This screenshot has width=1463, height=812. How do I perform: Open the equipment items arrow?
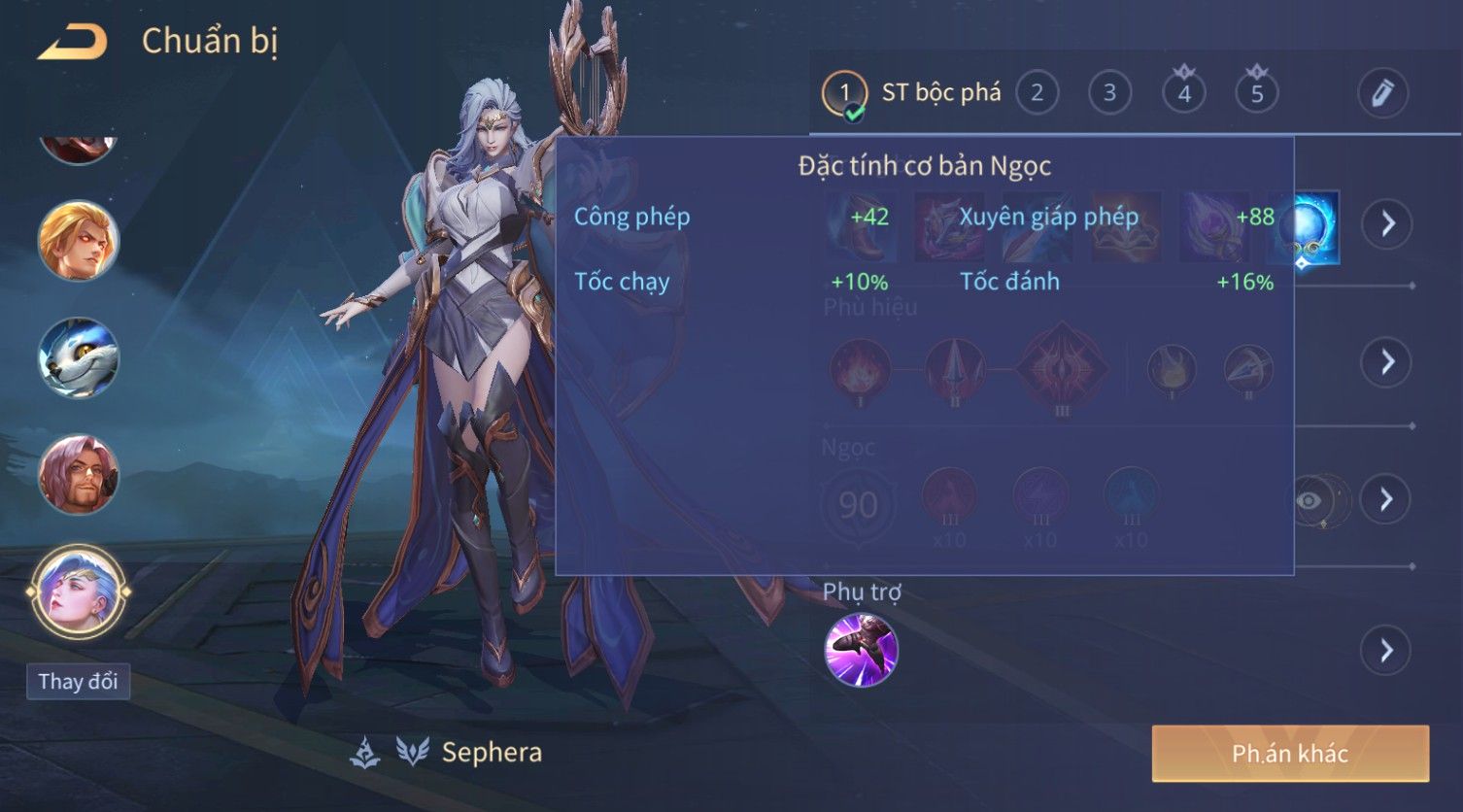(1386, 224)
